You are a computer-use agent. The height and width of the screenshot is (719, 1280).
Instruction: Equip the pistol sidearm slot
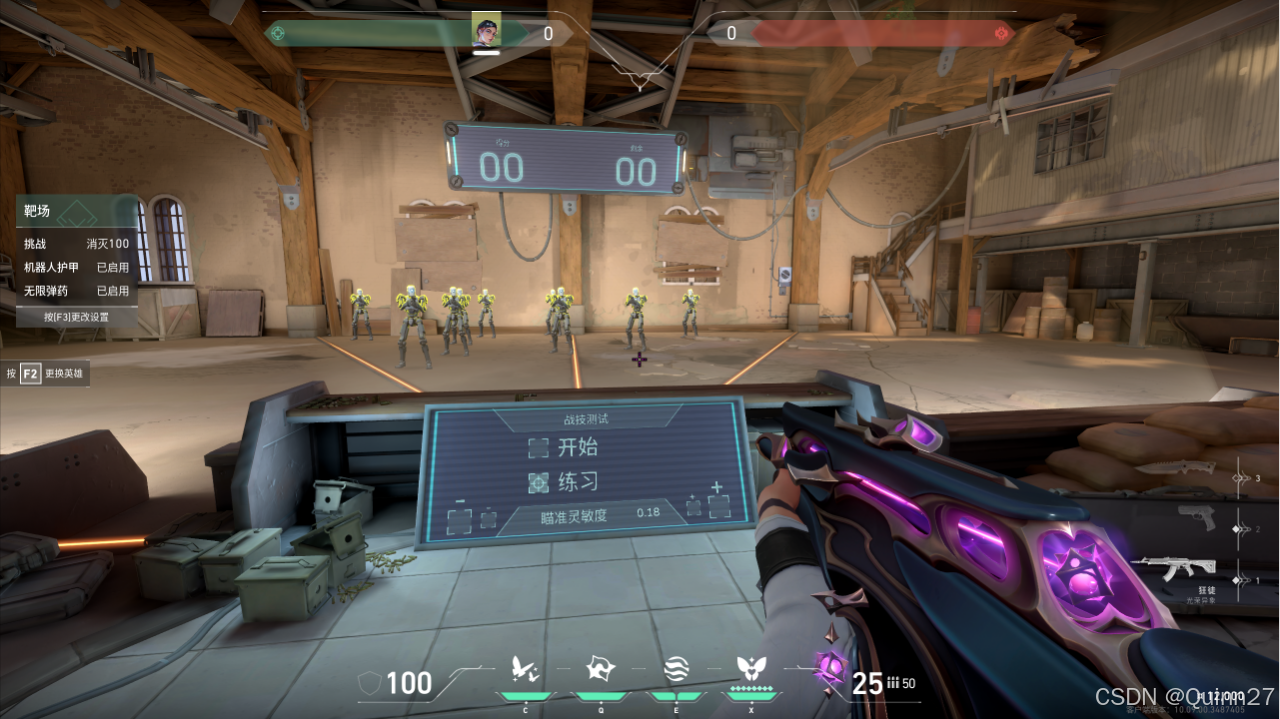click(x=1196, y=518)
